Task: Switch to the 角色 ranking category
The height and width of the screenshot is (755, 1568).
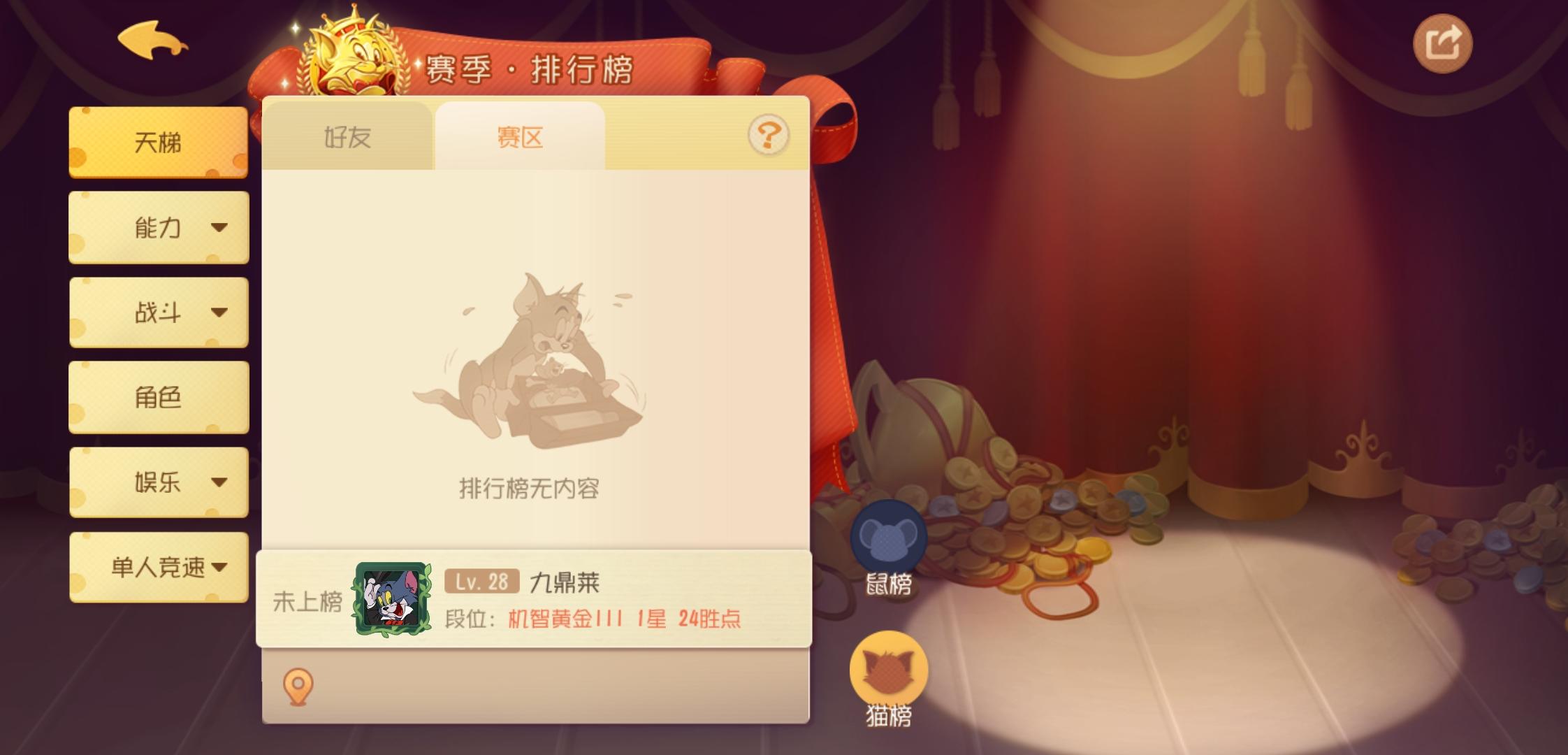Action: coord(159,396)
